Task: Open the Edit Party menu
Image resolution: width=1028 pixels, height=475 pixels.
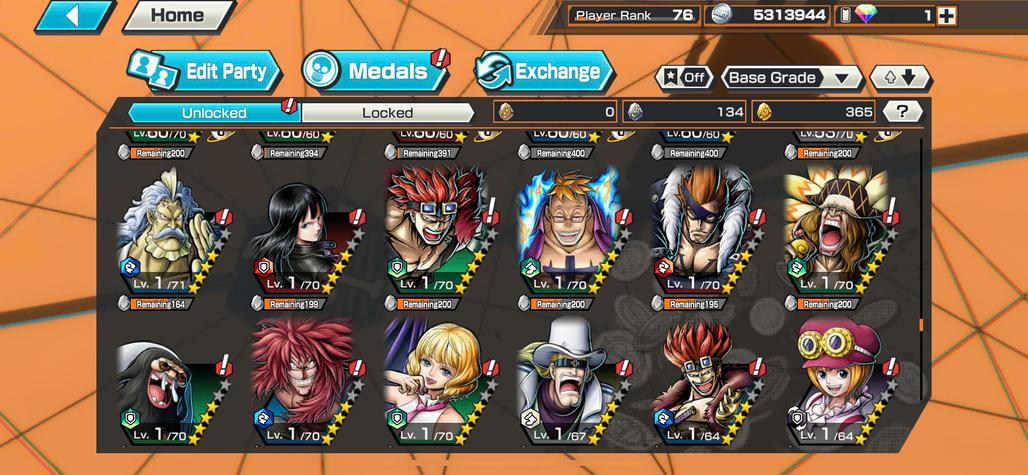Action: (x=204, y=72)
